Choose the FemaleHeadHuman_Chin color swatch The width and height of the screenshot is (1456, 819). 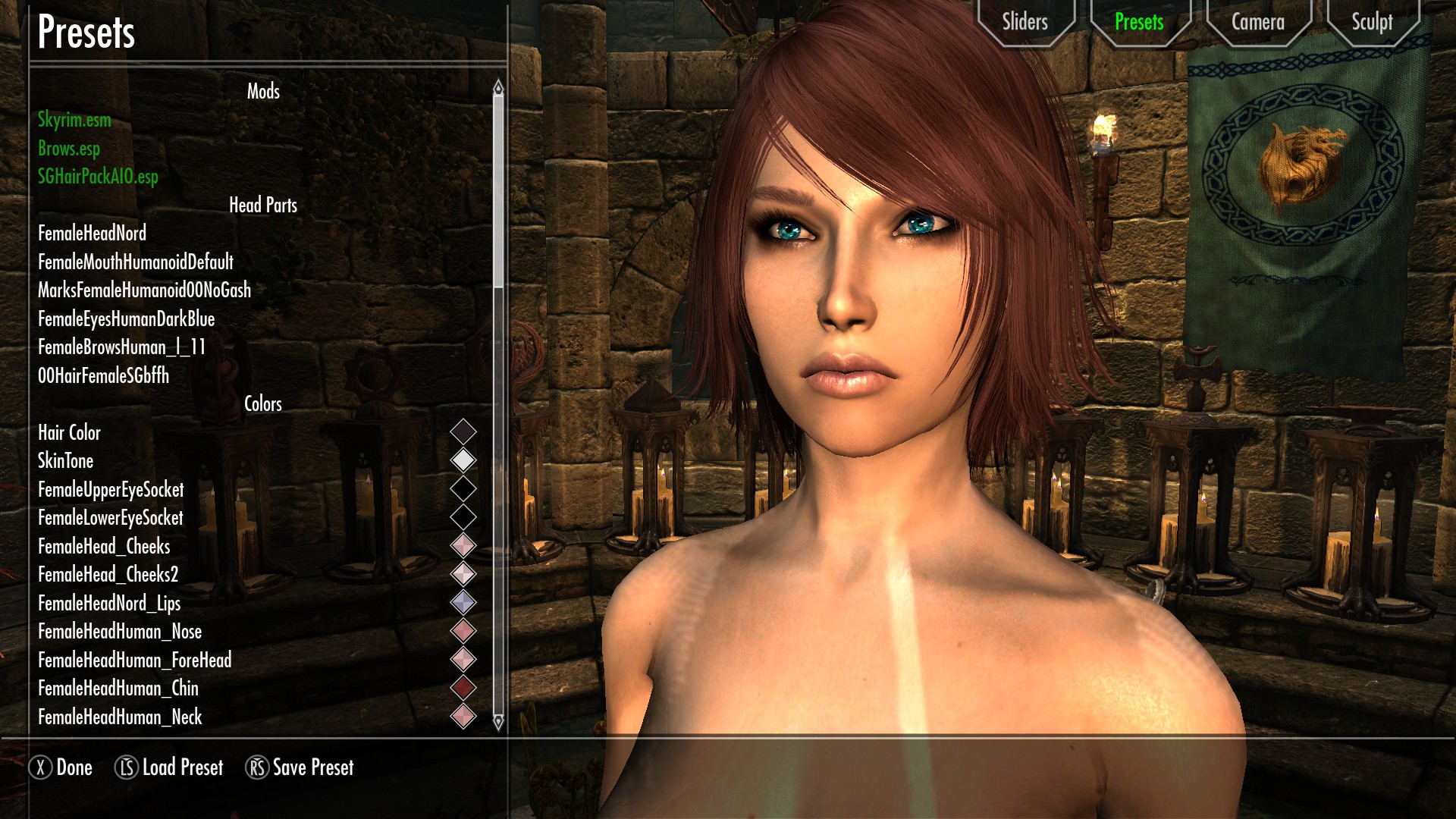point(463,688)
